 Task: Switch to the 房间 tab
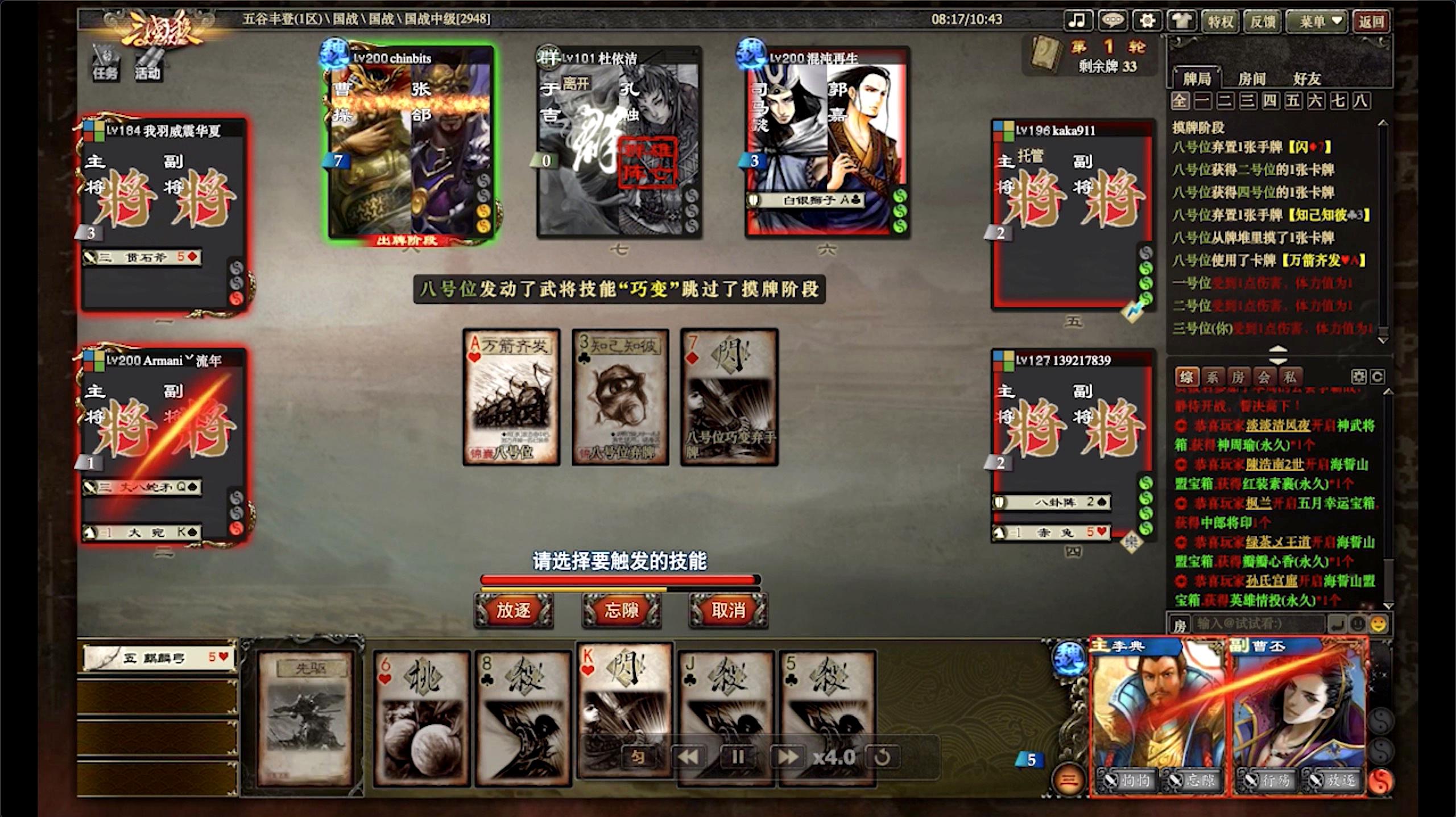point(1252,79)
